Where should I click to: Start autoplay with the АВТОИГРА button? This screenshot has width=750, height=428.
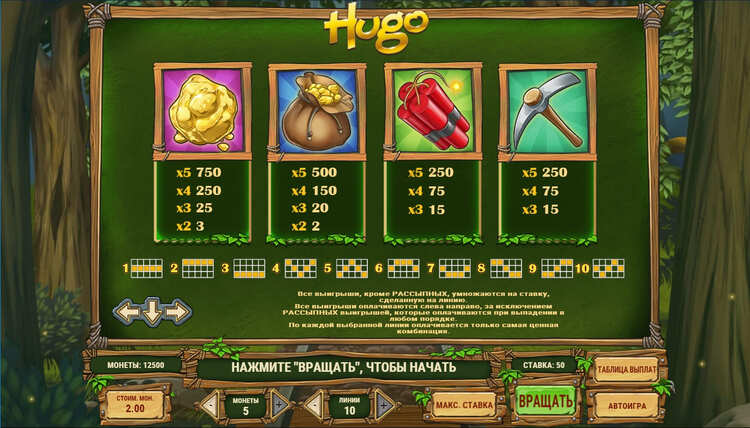pos(626,406)
